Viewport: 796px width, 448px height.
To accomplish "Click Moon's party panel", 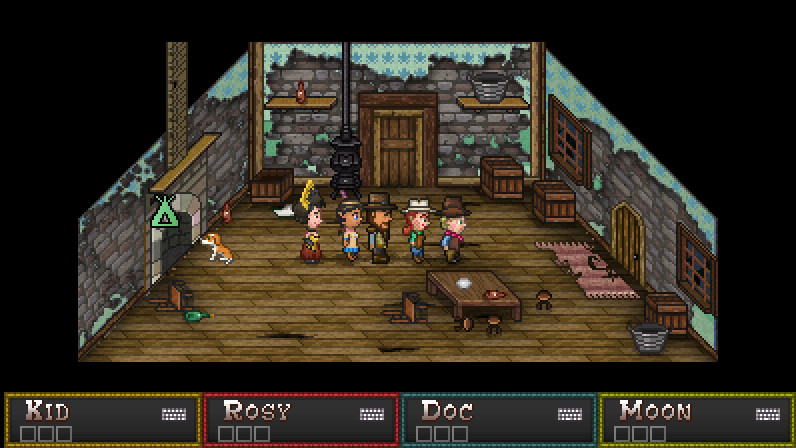I will coord(696,420).
